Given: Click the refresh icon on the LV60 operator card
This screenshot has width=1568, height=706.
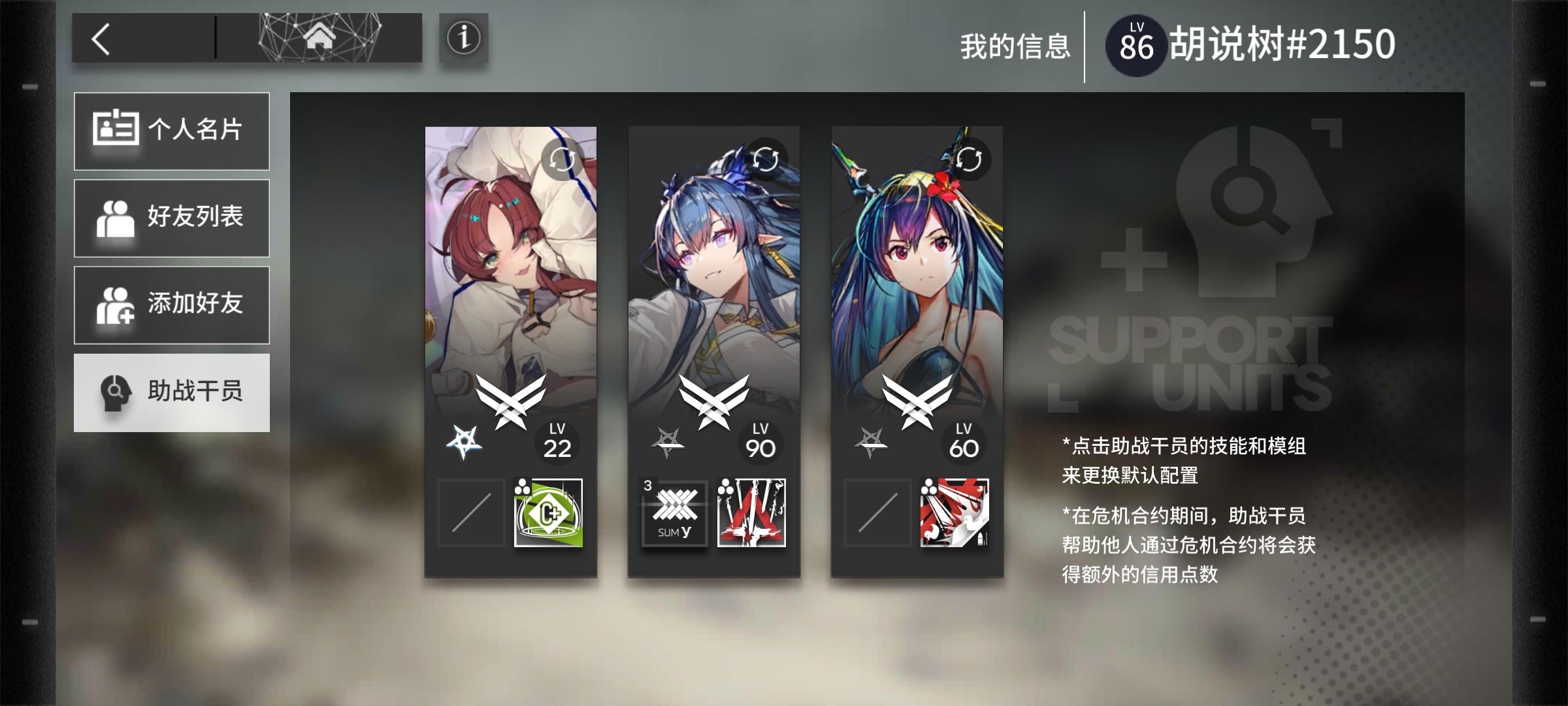Looking at the screenshot, I should tap(970, 160).
